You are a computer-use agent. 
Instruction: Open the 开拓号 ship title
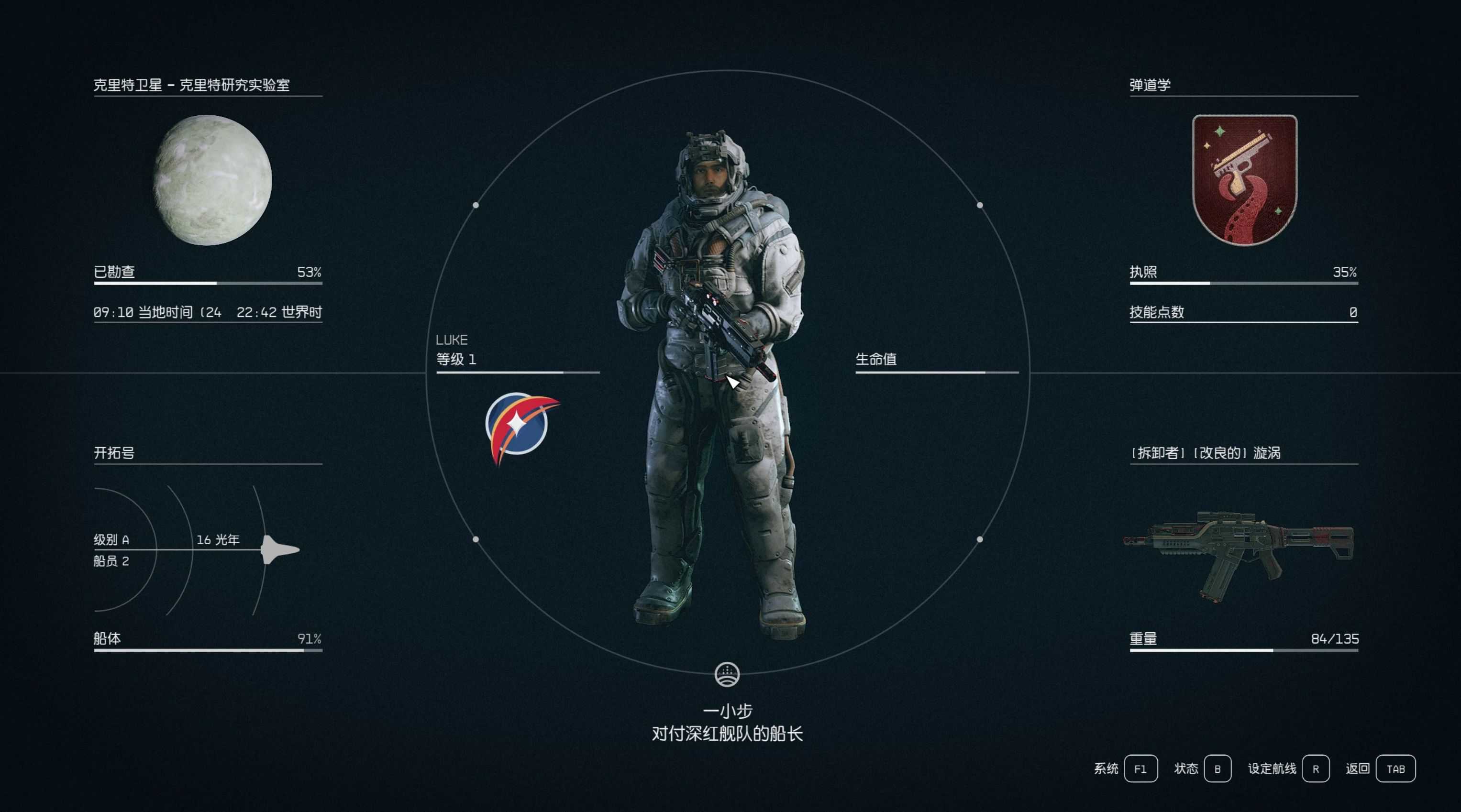point(114,452)
